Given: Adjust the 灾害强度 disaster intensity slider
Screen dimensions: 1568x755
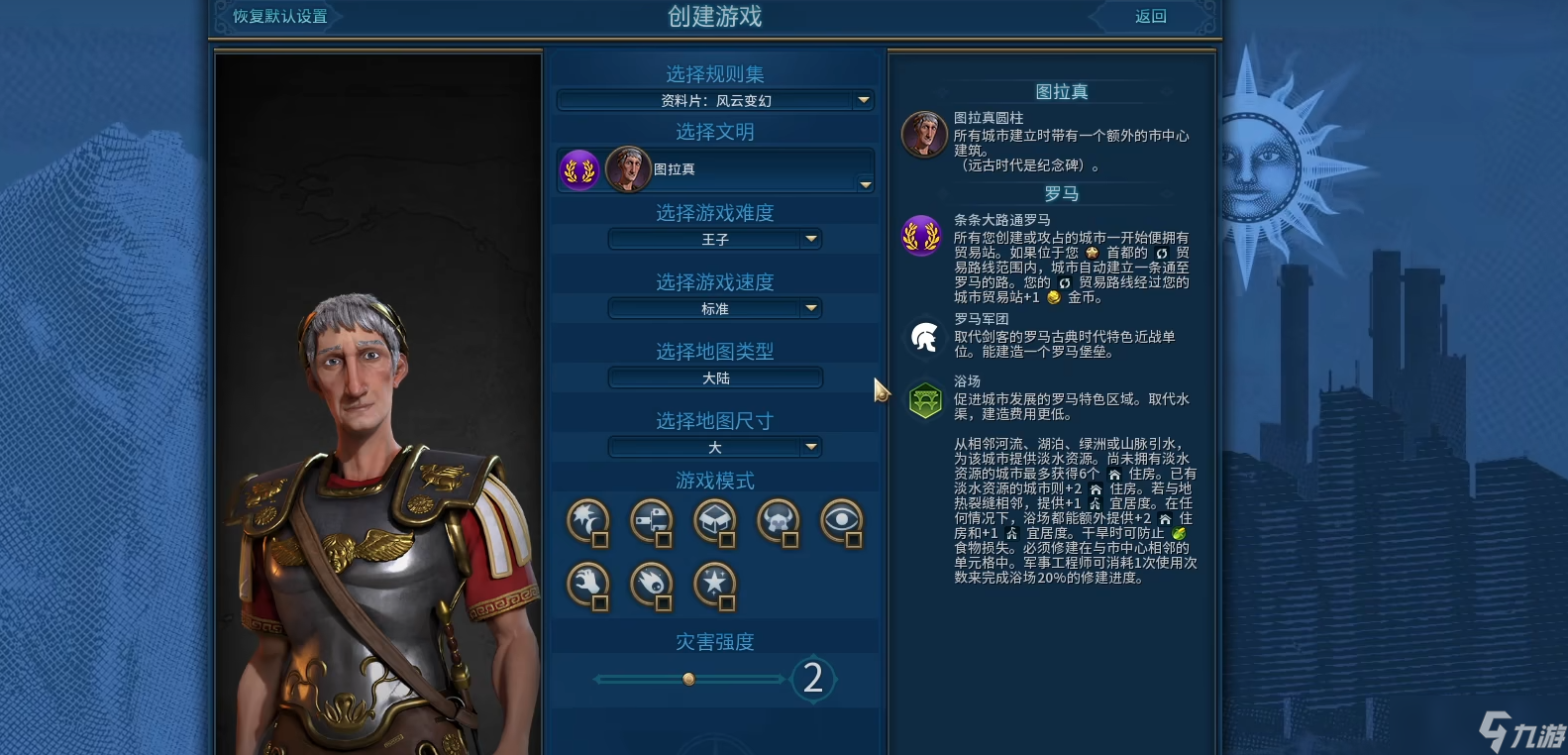Looking at the screenshot, I should 687,678.
